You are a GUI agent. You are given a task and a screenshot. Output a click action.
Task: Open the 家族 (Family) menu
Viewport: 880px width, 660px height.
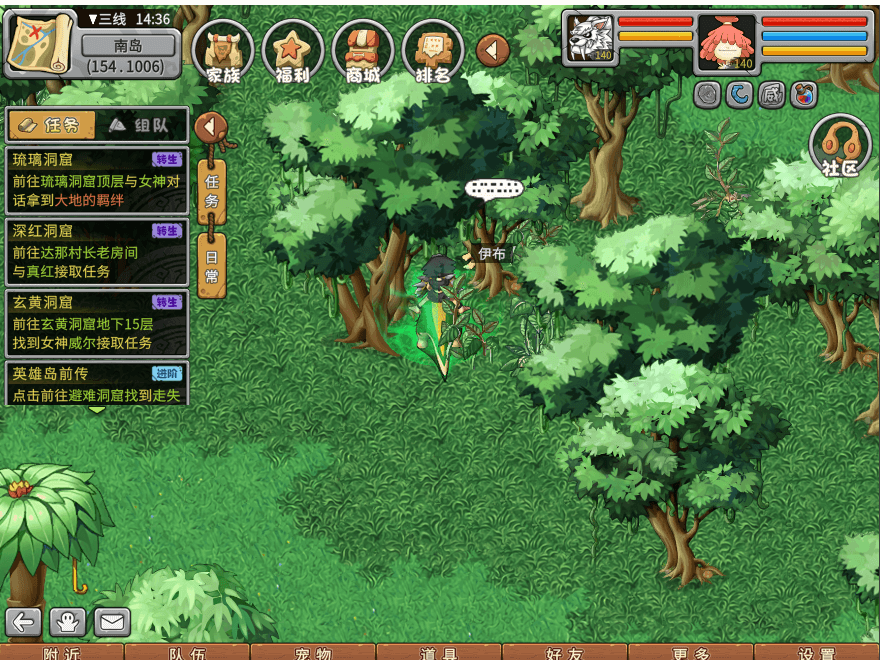[223, 50]
